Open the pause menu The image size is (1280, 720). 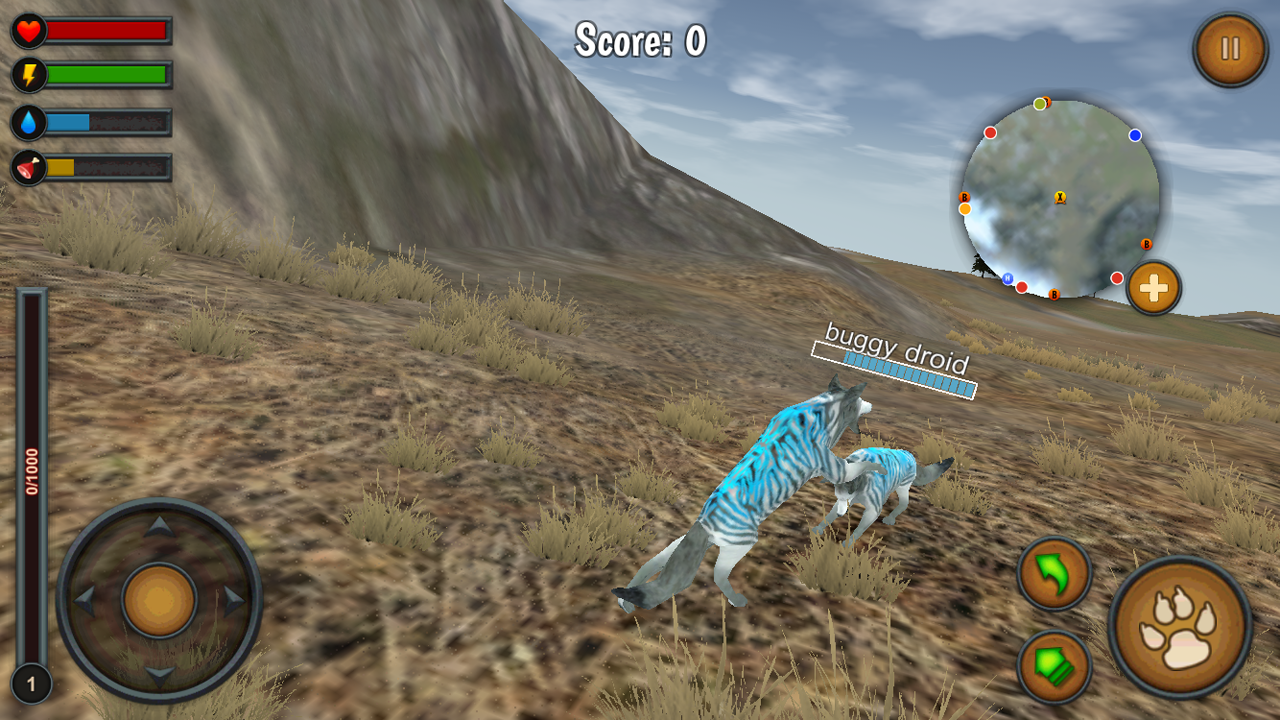pyautogui.click(x=1229, y=47)
